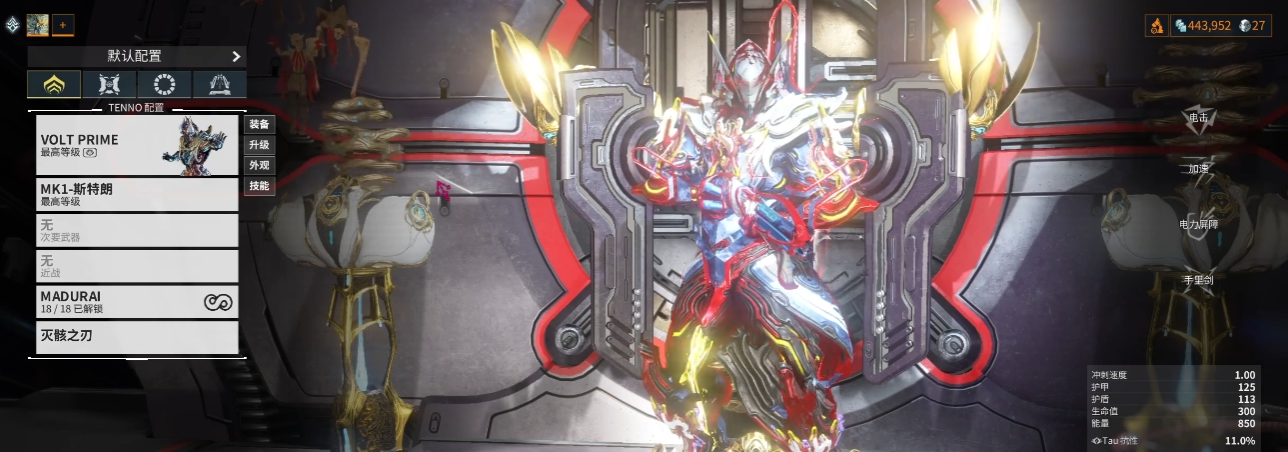This screenshot has width=1288, height=452.
Task: Open the 升级 upgrade screen
Action: (259, 145)
